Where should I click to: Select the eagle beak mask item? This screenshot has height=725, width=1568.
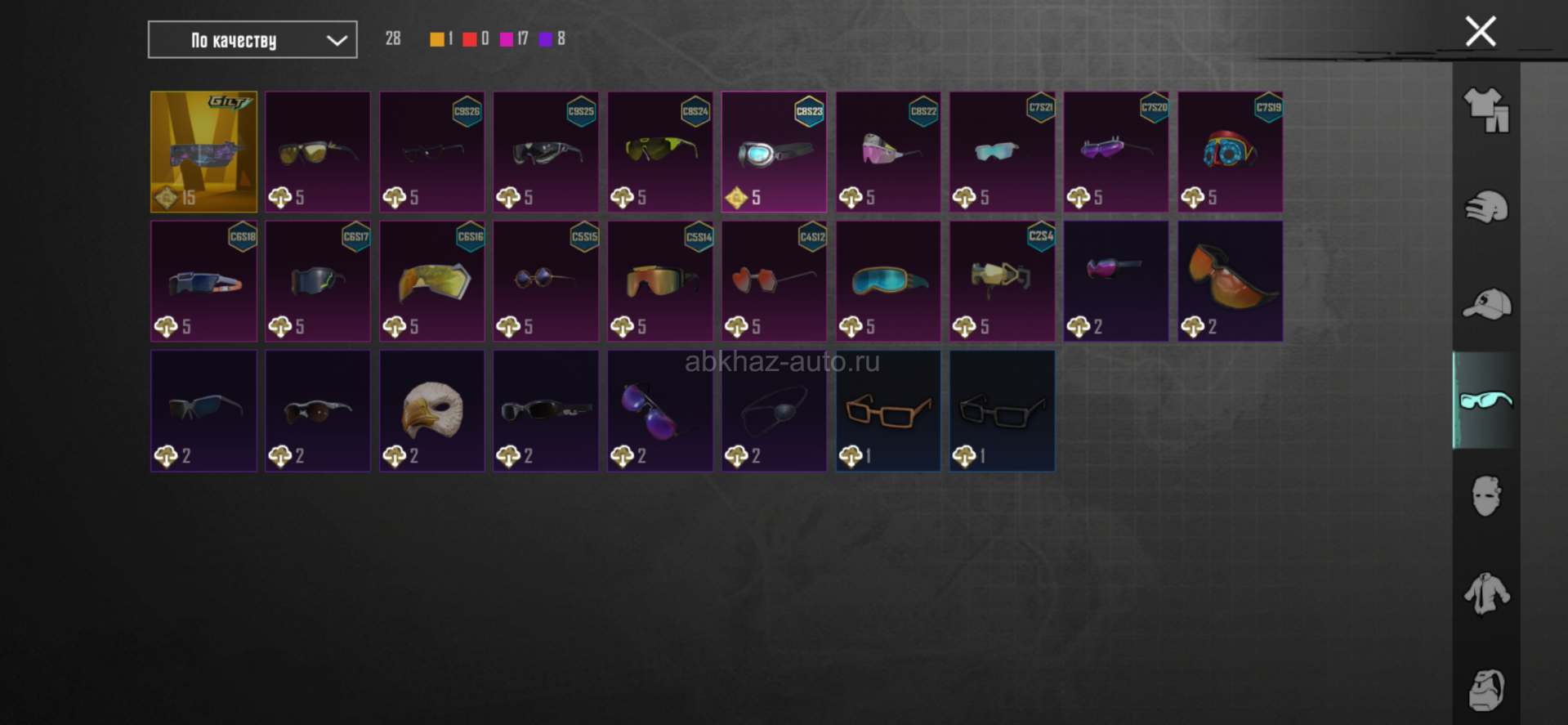431,410
